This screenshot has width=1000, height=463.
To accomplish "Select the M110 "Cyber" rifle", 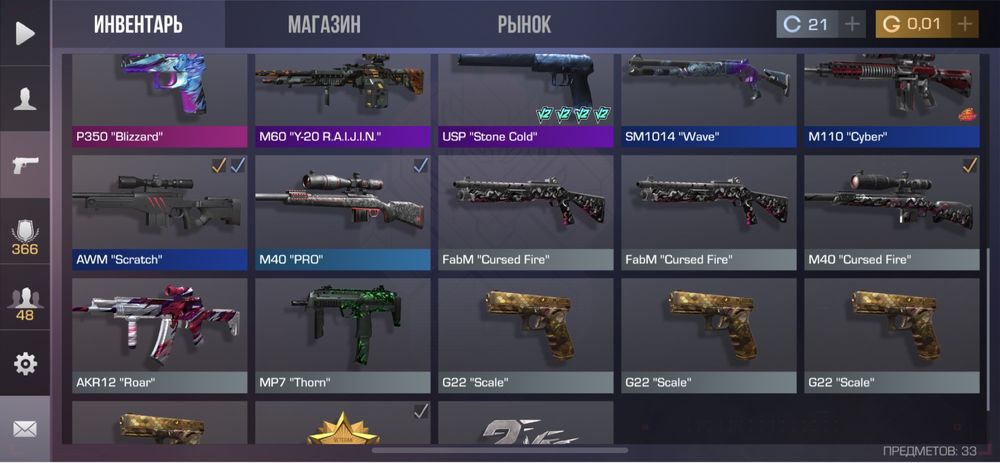I will tap(891, 100).
